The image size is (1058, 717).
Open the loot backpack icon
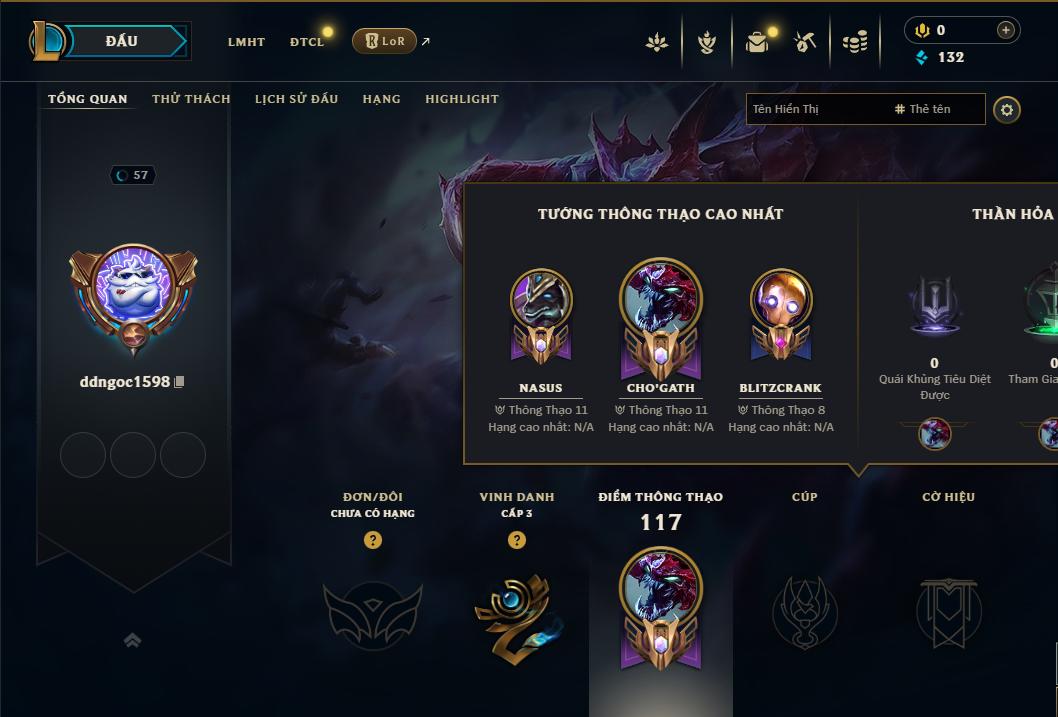coord(757,42)
